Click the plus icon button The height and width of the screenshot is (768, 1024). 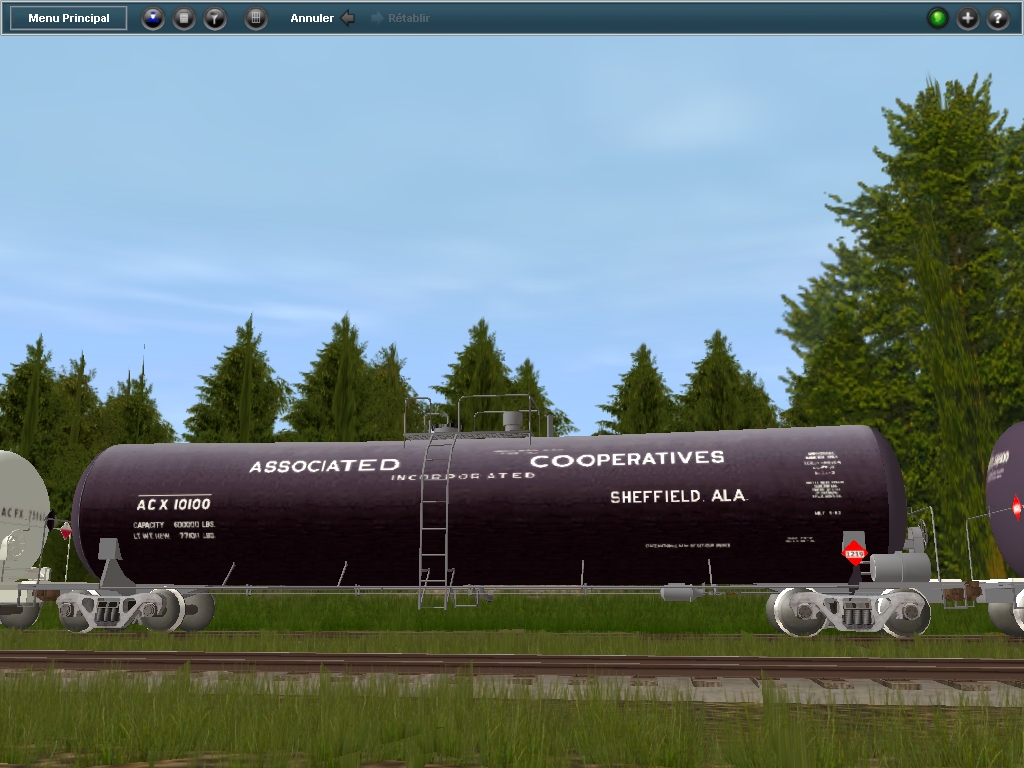pyautogui.click(x=968, y=18)
